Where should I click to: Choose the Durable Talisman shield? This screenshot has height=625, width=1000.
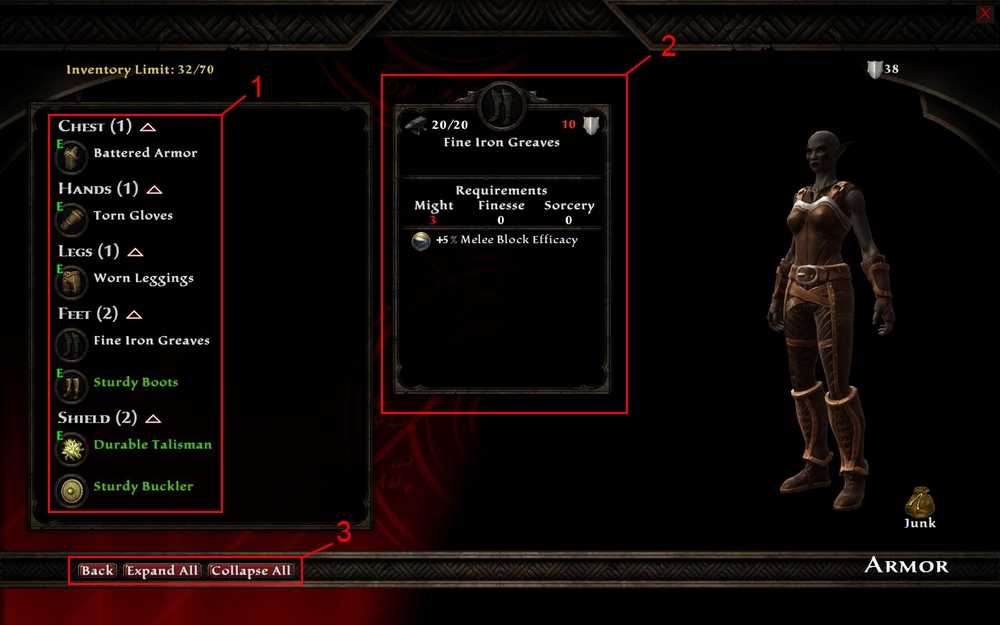(x=152, y=444)
